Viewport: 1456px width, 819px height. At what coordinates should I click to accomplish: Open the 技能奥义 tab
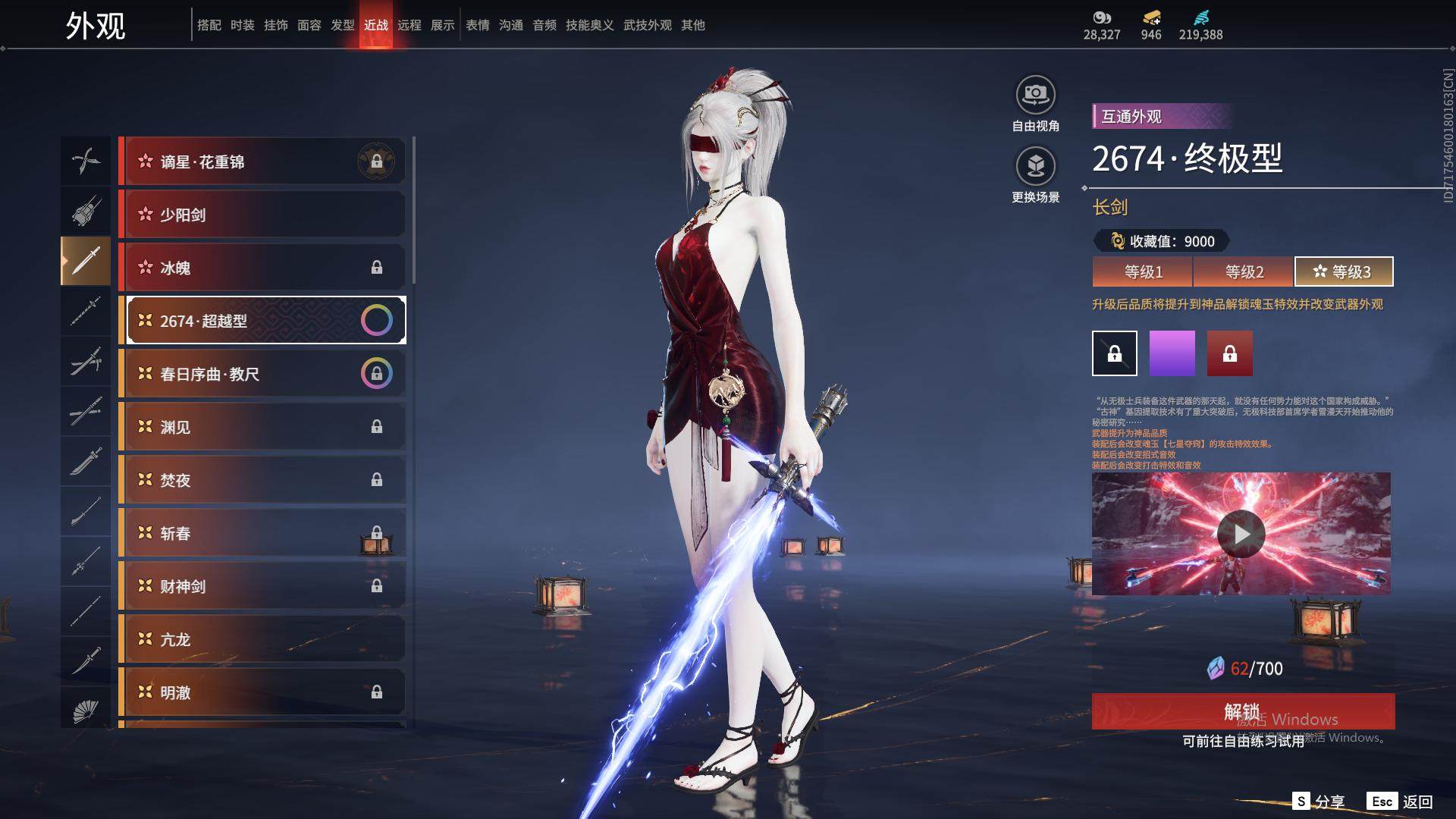click(x=589, y=25)
